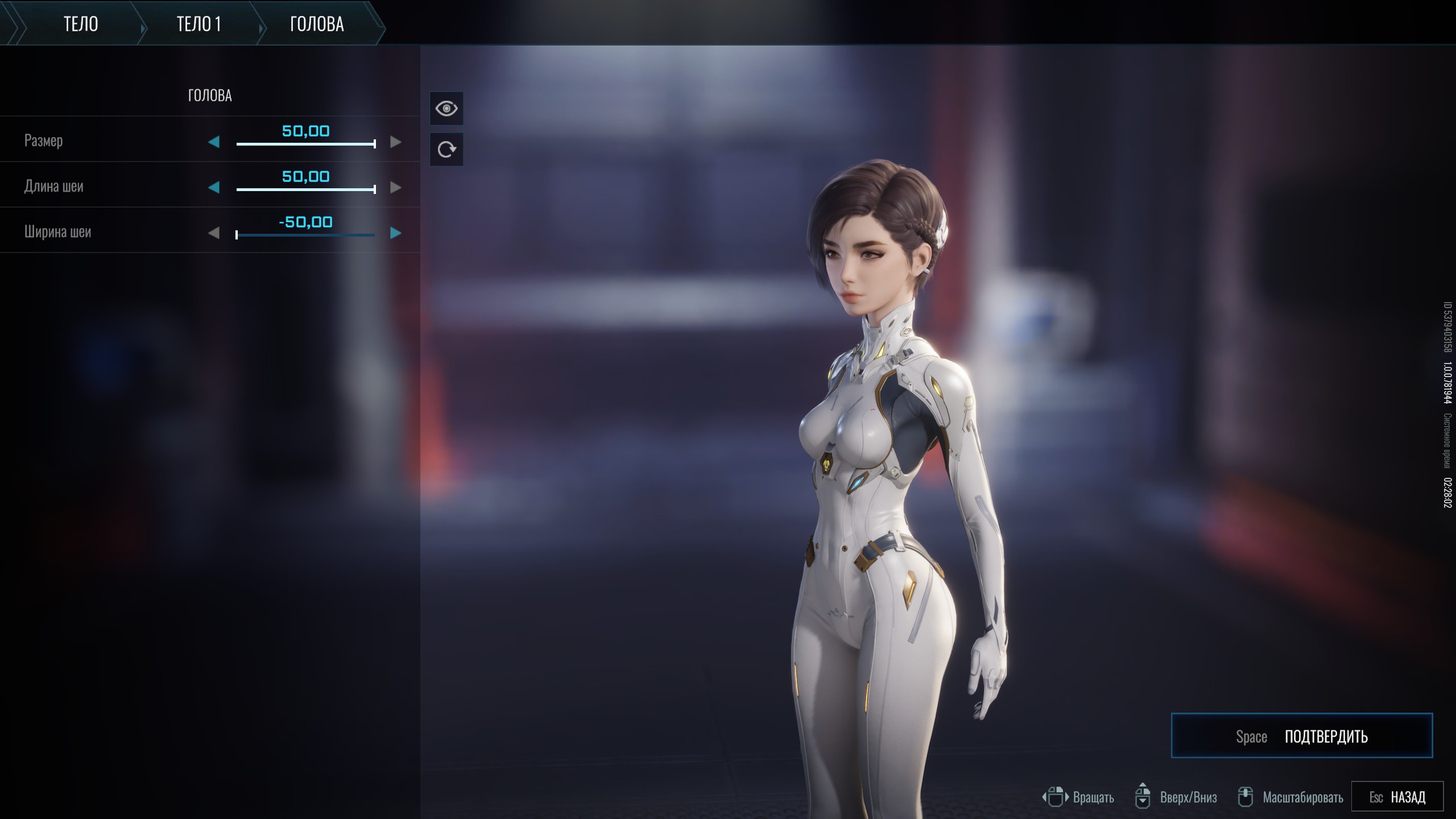This screenshot has width=1456, height=819.
Task: Adjust the Длина шеи slider track
Action: [305, 189]
